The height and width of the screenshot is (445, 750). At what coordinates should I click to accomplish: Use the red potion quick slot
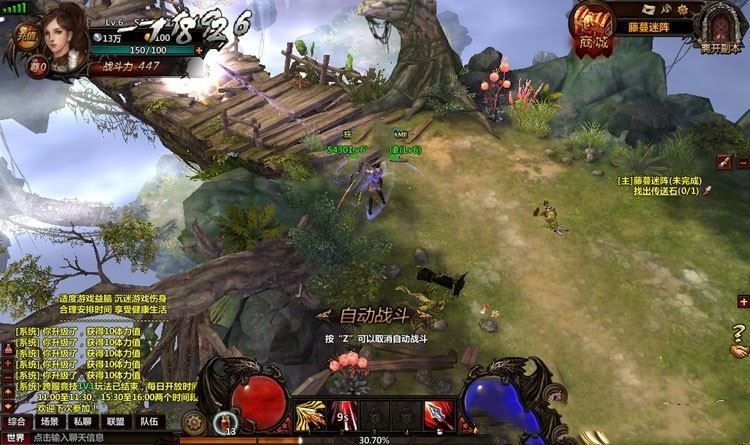point(228,421)
